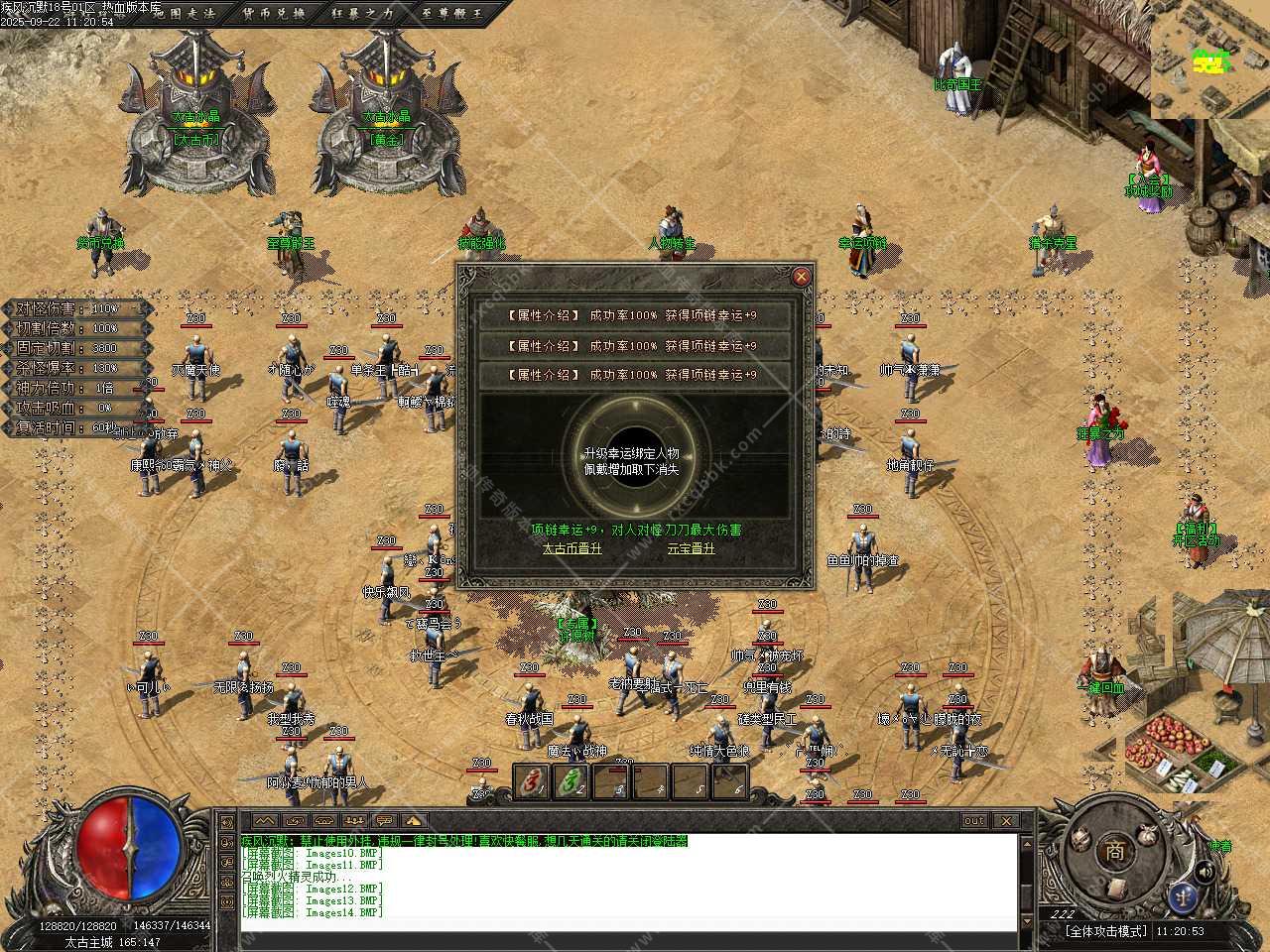Image resolution: width=1270 pixels, height=952 pixels.
Task: Click the chat panel's out button
Action: click(x=973, y=821)
